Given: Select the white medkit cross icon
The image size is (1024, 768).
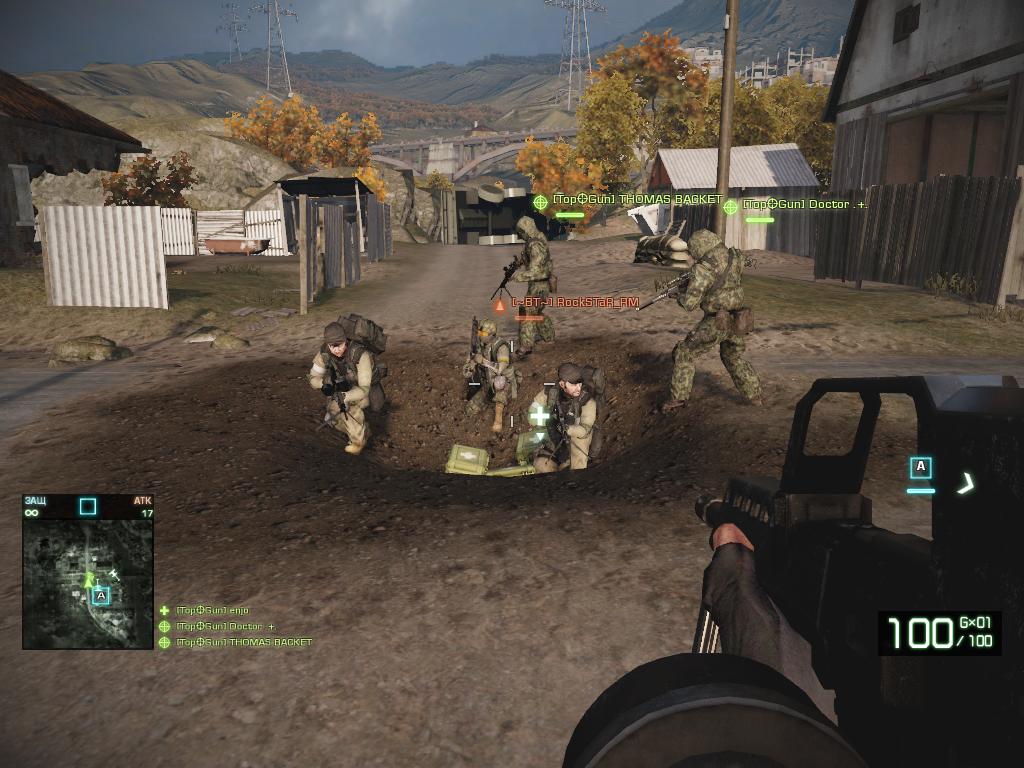Looking at the screenshot, I should point(539,415).
